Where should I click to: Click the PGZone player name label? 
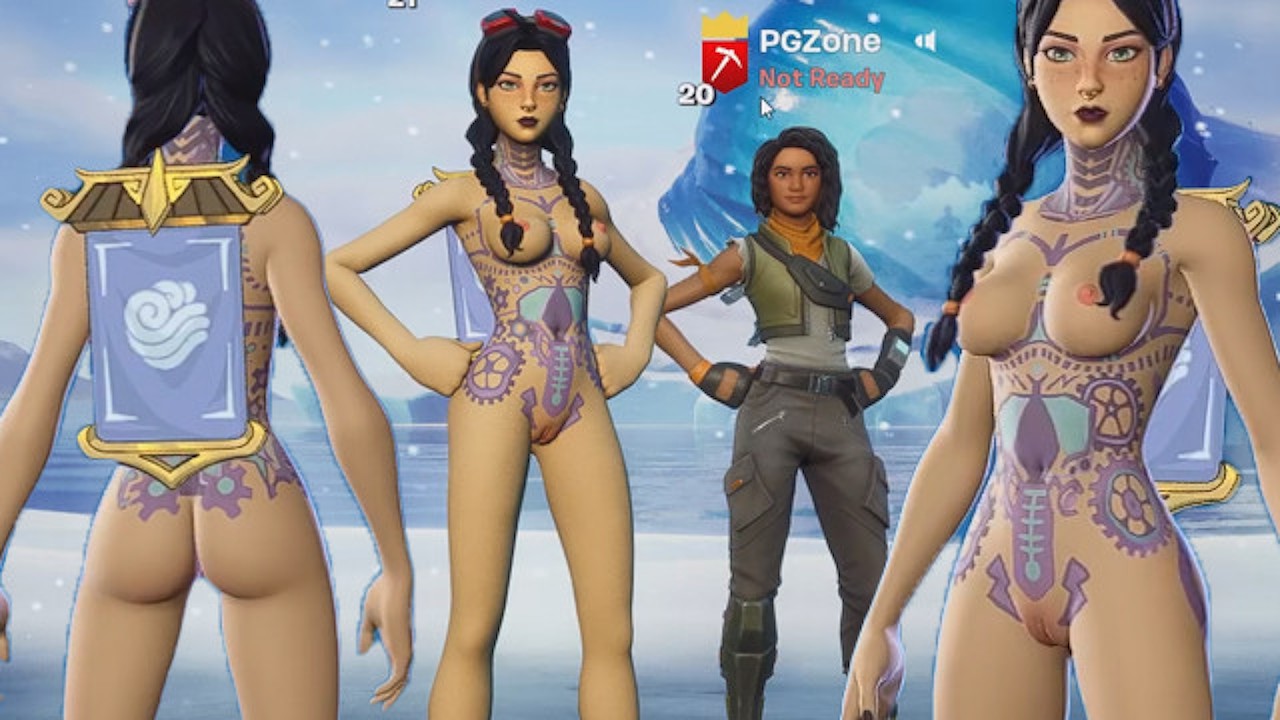[819, 41]
